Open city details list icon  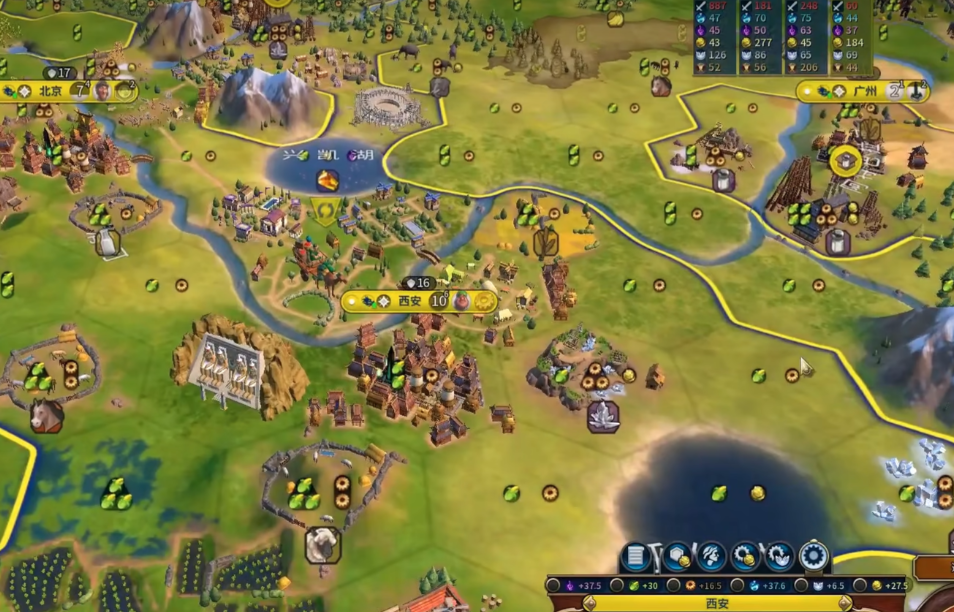tap(634, 557)
